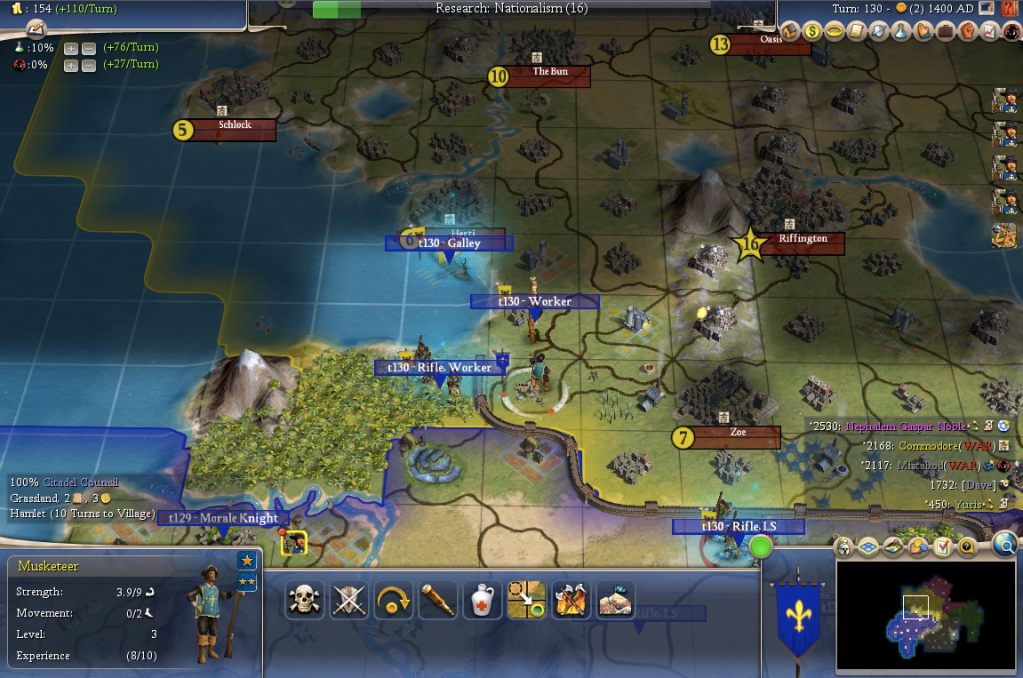Screen dimensions: 1023x678
Task: Activate the go-to tile movement action
Action: click(526, 600)
